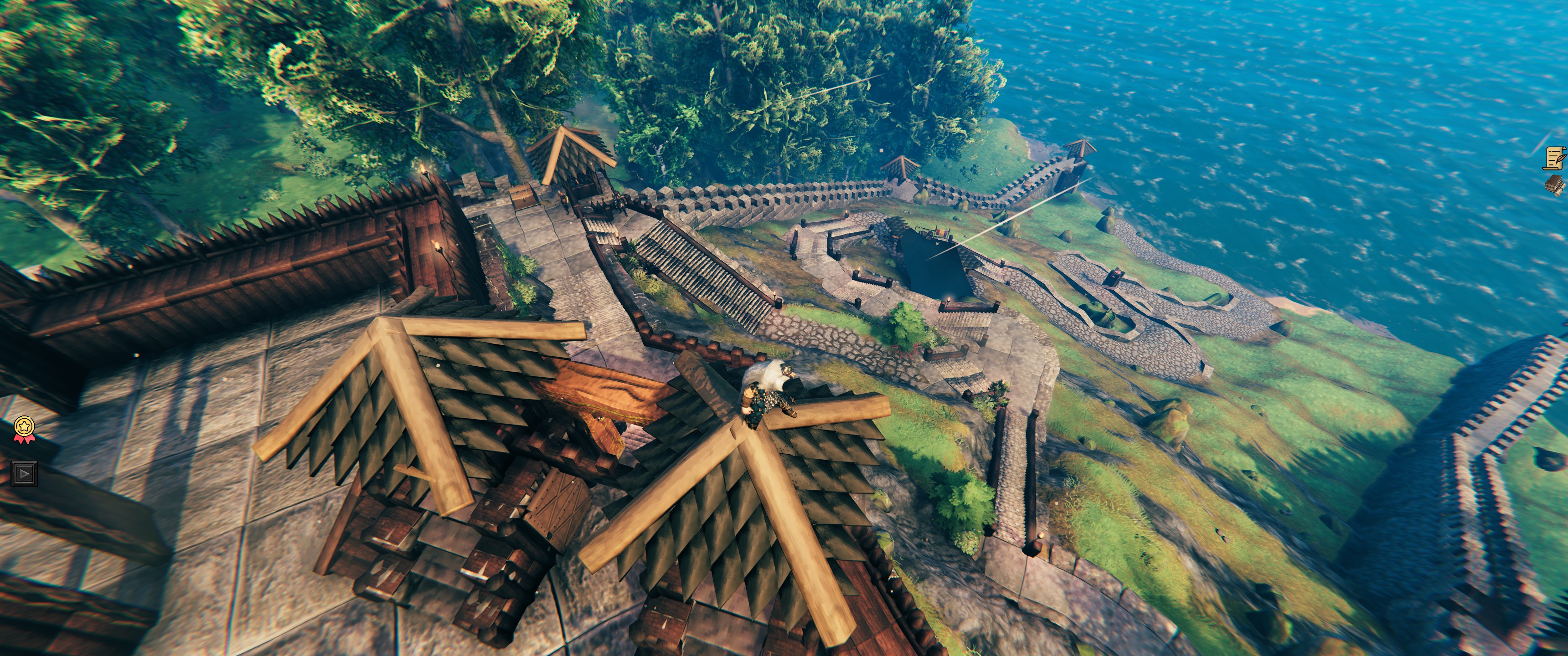The width and height of the screenshot is (1568, 656).
Task: Open the gold star medal icon
Action: [24, 428]
